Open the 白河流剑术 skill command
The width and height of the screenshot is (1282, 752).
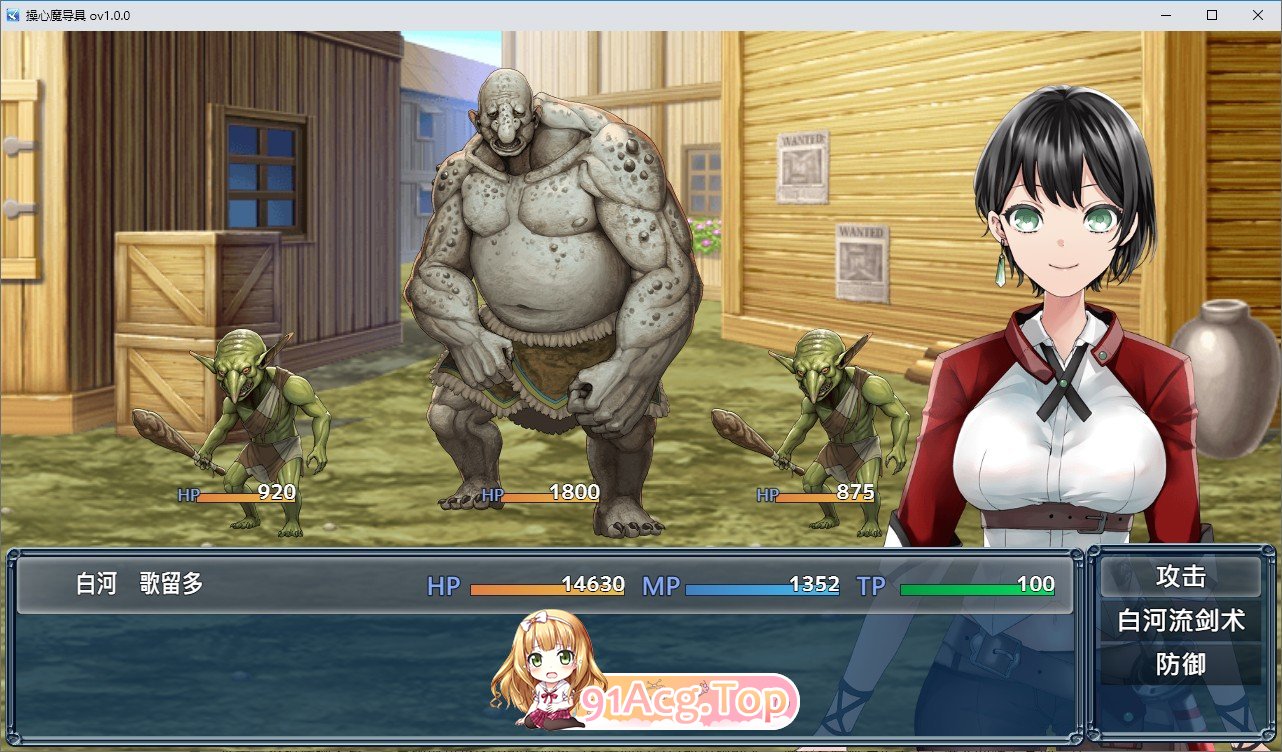[1184, 620]
